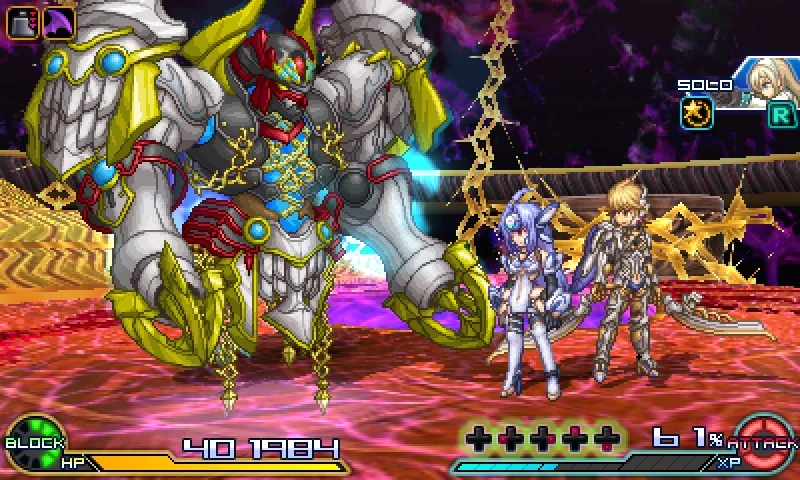Activate the gold star solo skill icon

click(x=697, y=113)
